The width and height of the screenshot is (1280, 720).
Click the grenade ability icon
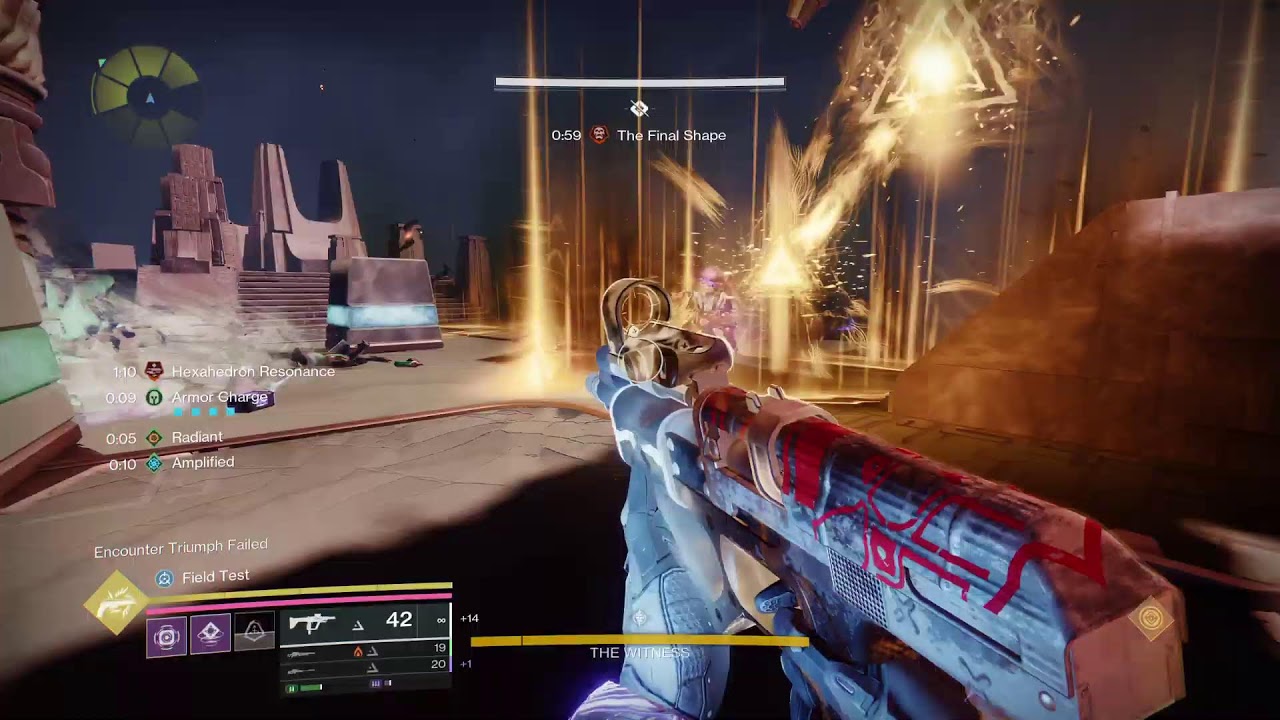[x=166, y=636]
